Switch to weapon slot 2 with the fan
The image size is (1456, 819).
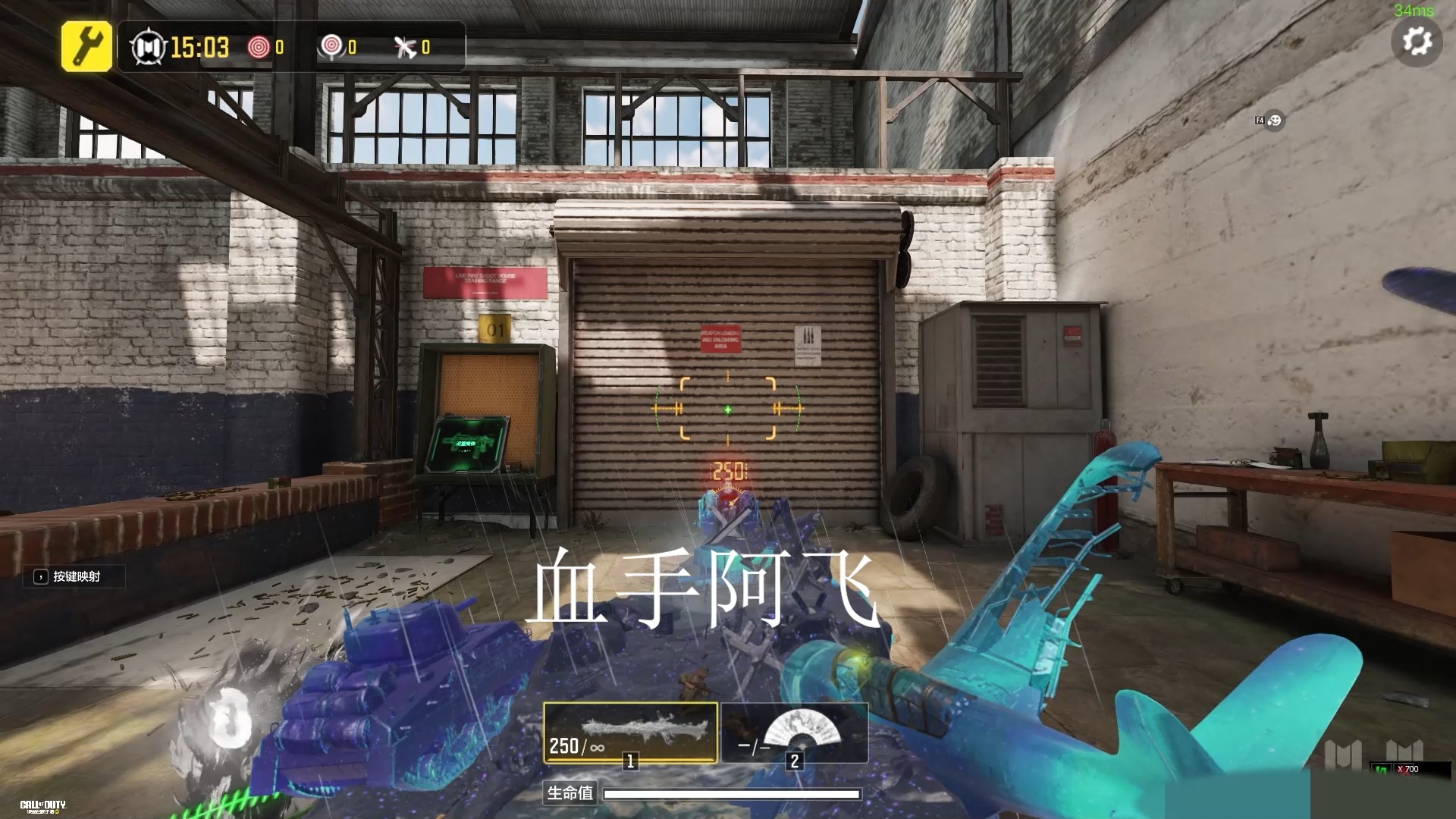click(794, 733)
